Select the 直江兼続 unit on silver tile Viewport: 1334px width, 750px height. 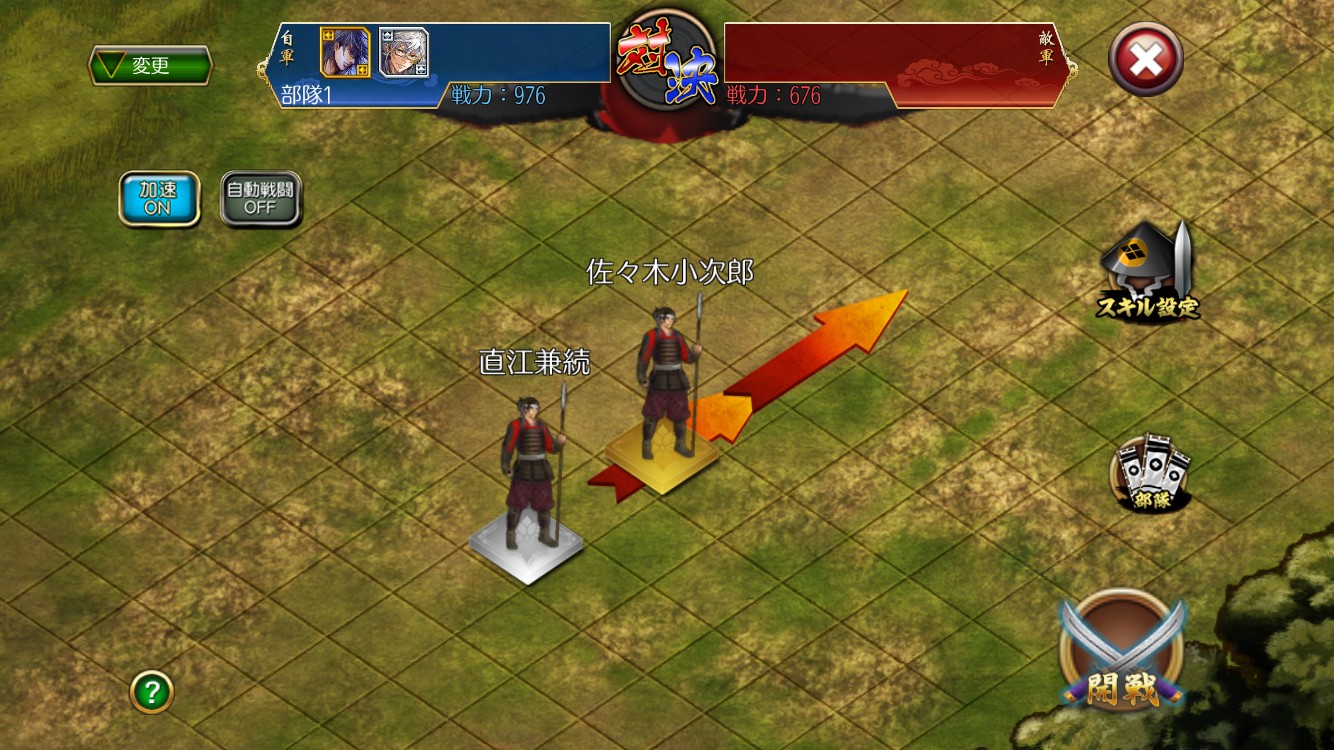pos(530,480)
